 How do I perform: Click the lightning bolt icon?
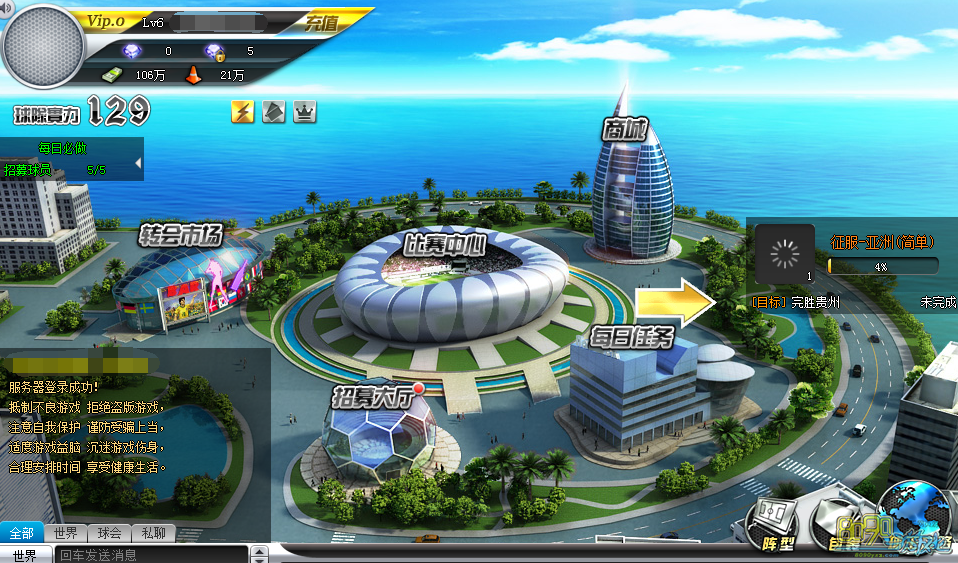click(242, 112)
